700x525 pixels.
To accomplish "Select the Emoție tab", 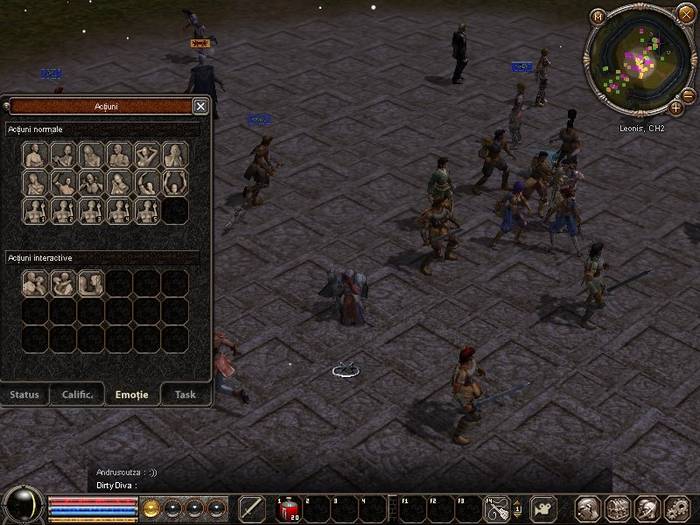I will [132, 394].
